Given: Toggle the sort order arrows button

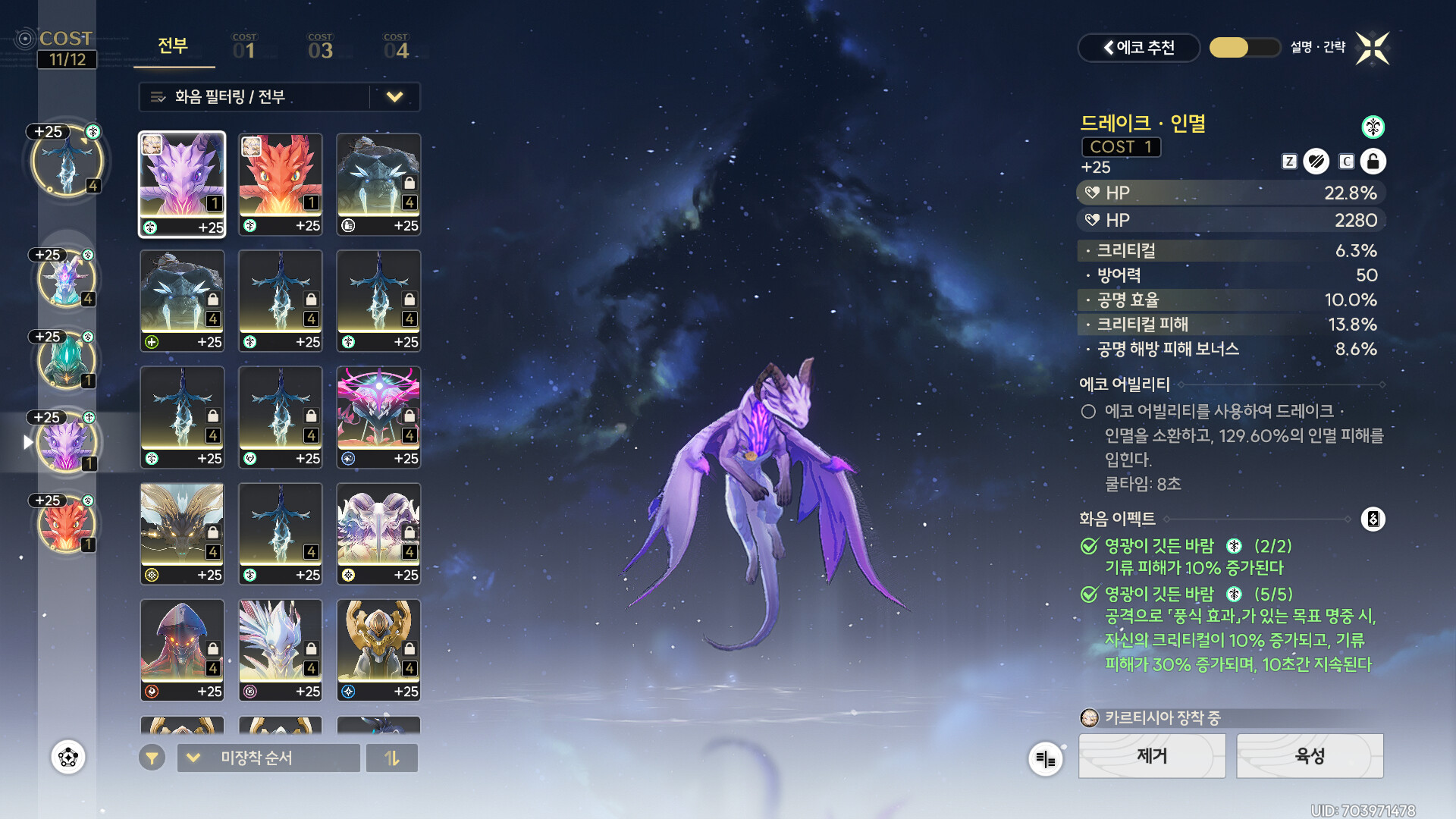Looking at the screenshot, I should (391, 758).
